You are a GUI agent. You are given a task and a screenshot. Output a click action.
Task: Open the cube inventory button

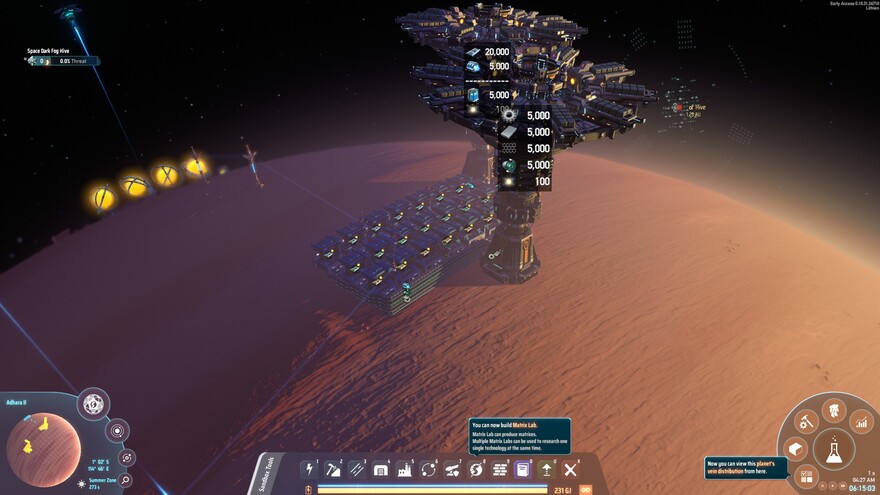coord(796,449)
